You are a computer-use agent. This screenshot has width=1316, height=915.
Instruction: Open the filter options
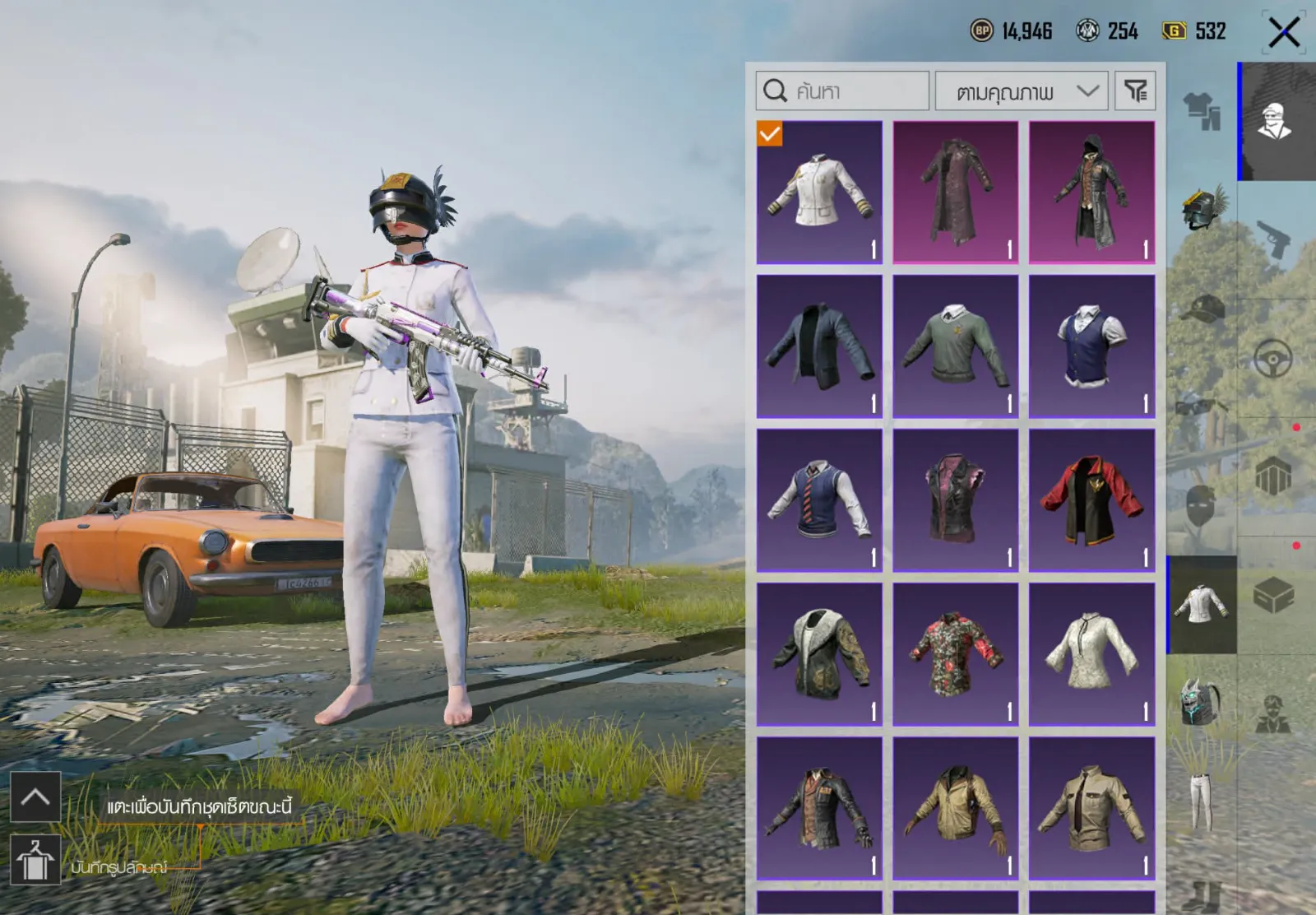click(1135, 91)
